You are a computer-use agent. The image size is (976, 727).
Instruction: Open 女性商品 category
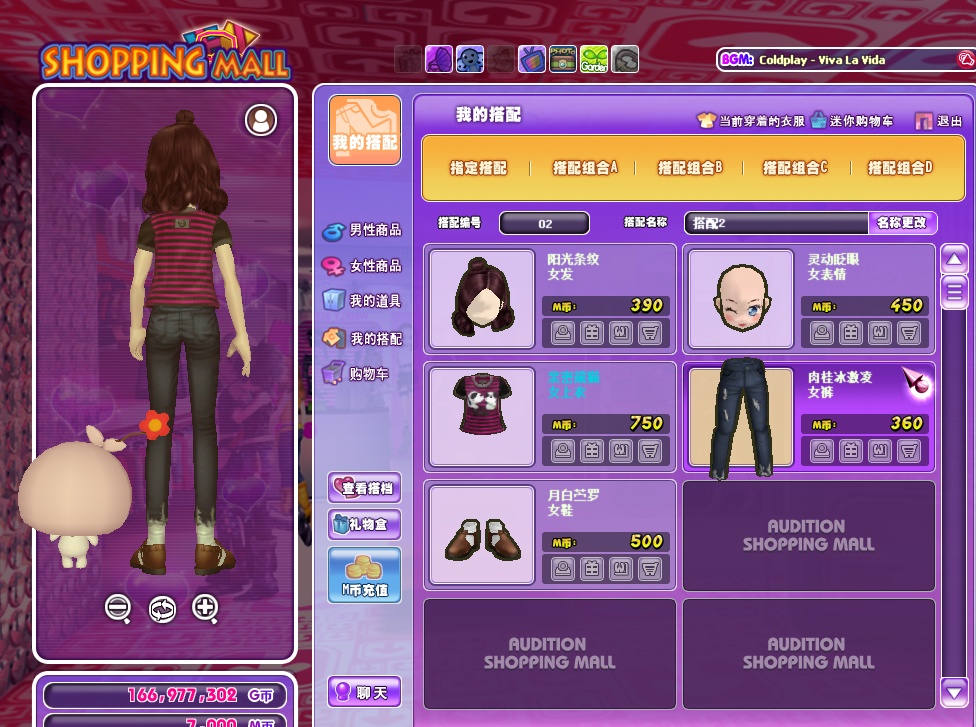point(362,266)
